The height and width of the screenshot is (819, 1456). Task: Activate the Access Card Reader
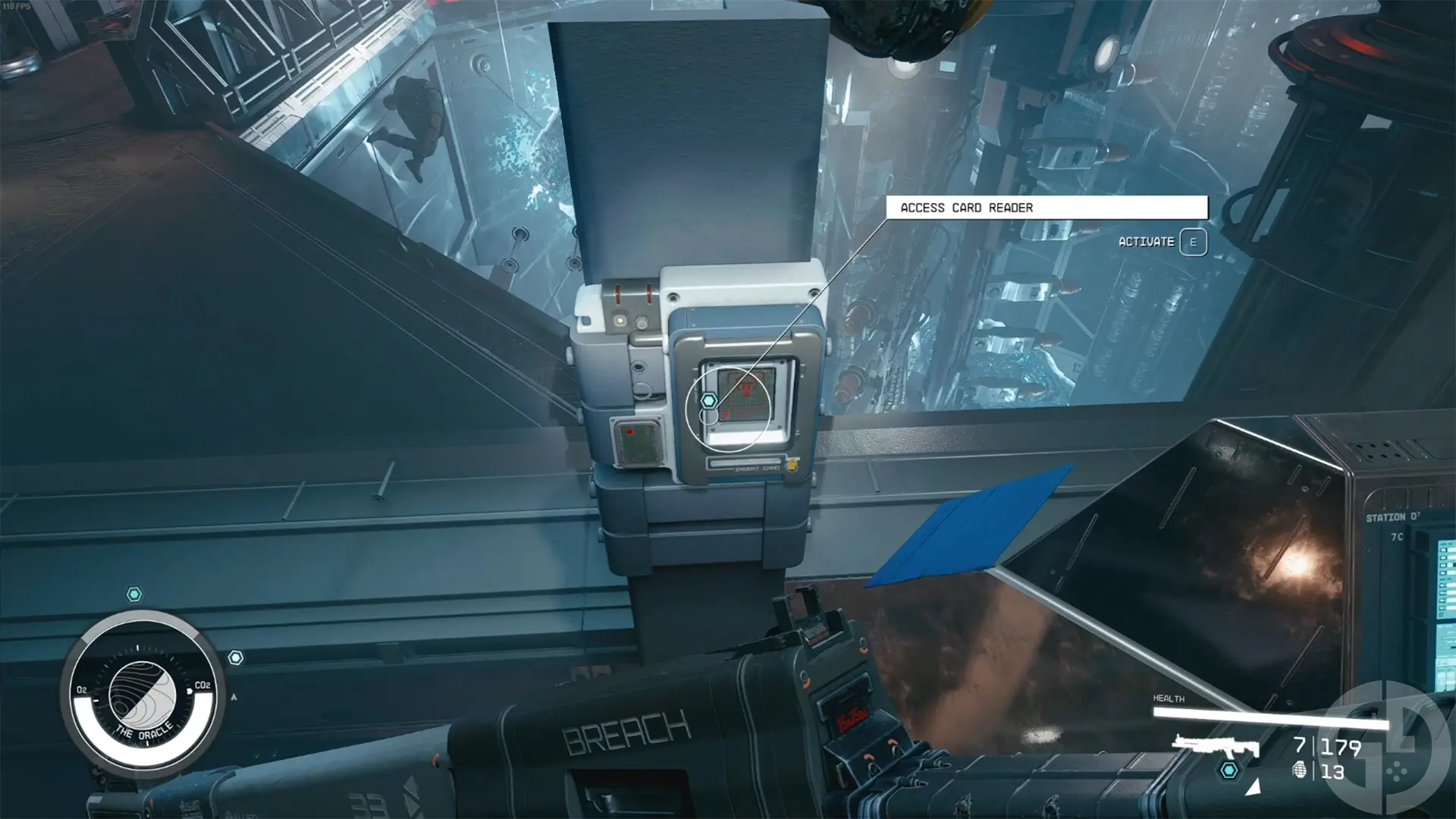(x=1194, y=241)
